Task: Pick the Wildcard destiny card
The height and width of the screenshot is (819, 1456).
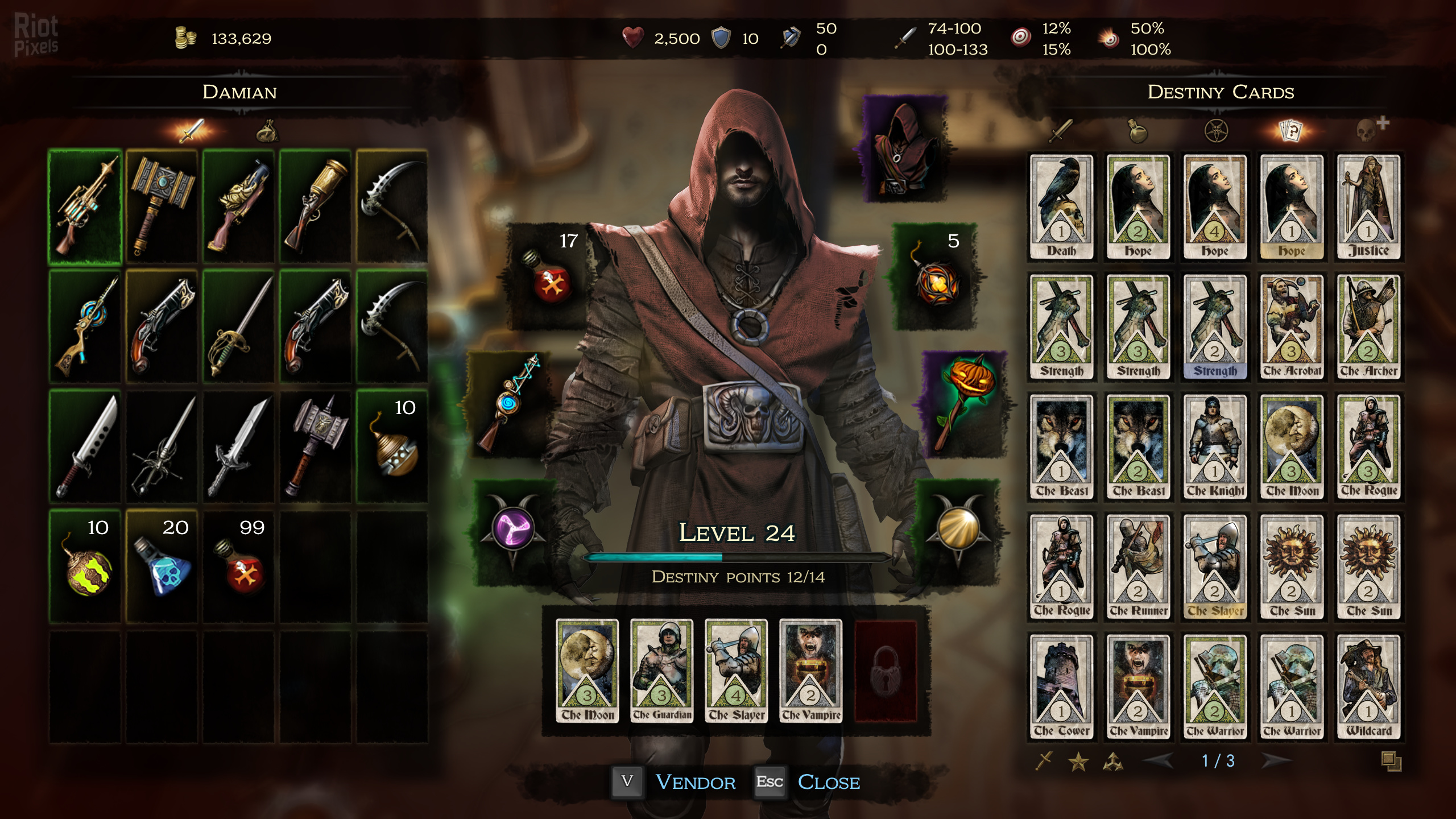Action: tap(1368, 687)
